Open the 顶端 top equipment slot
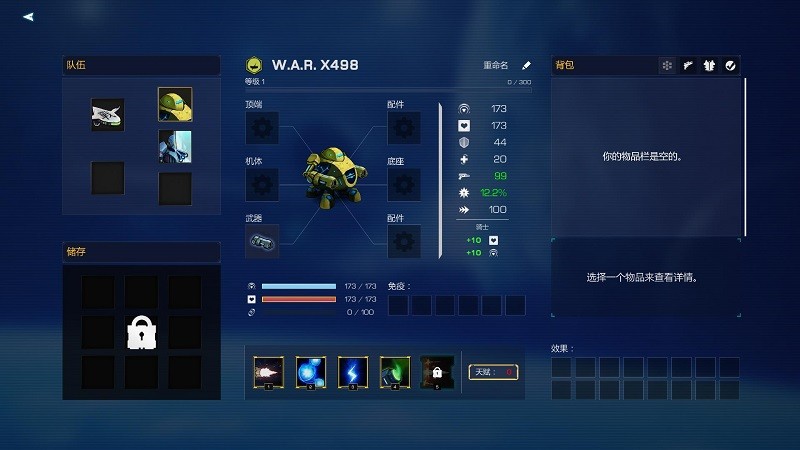Image resolution: width=800 pixels, height=450 pixels. pos(262,128)
